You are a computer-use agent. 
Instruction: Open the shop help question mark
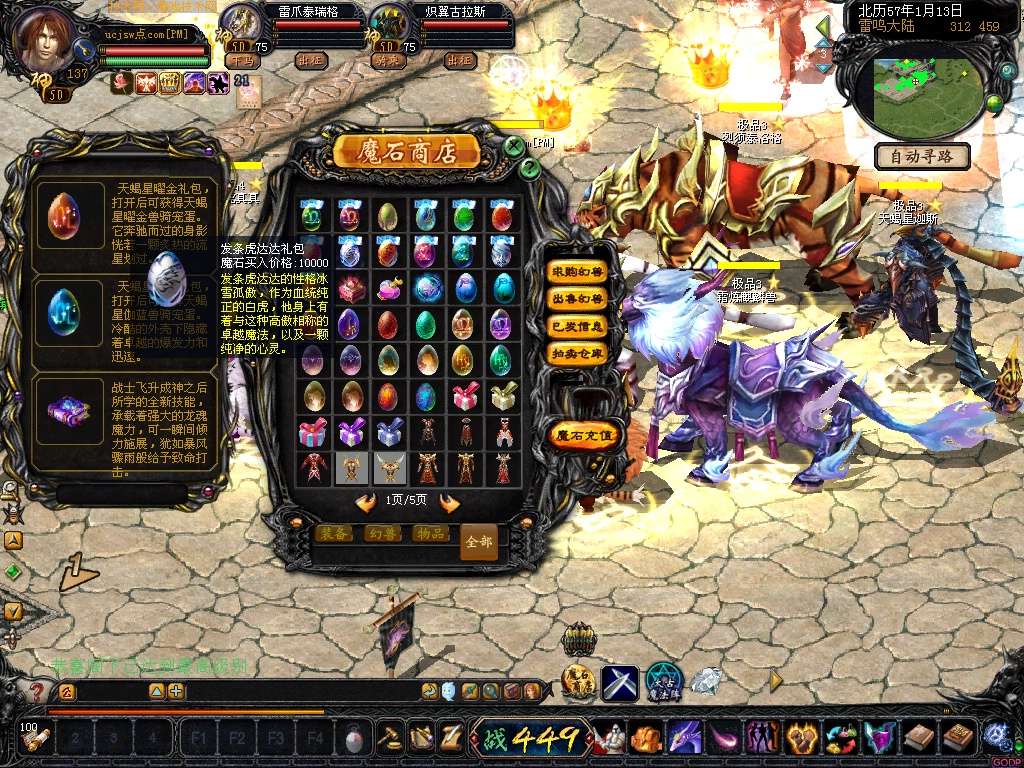[x=531, y=168]
